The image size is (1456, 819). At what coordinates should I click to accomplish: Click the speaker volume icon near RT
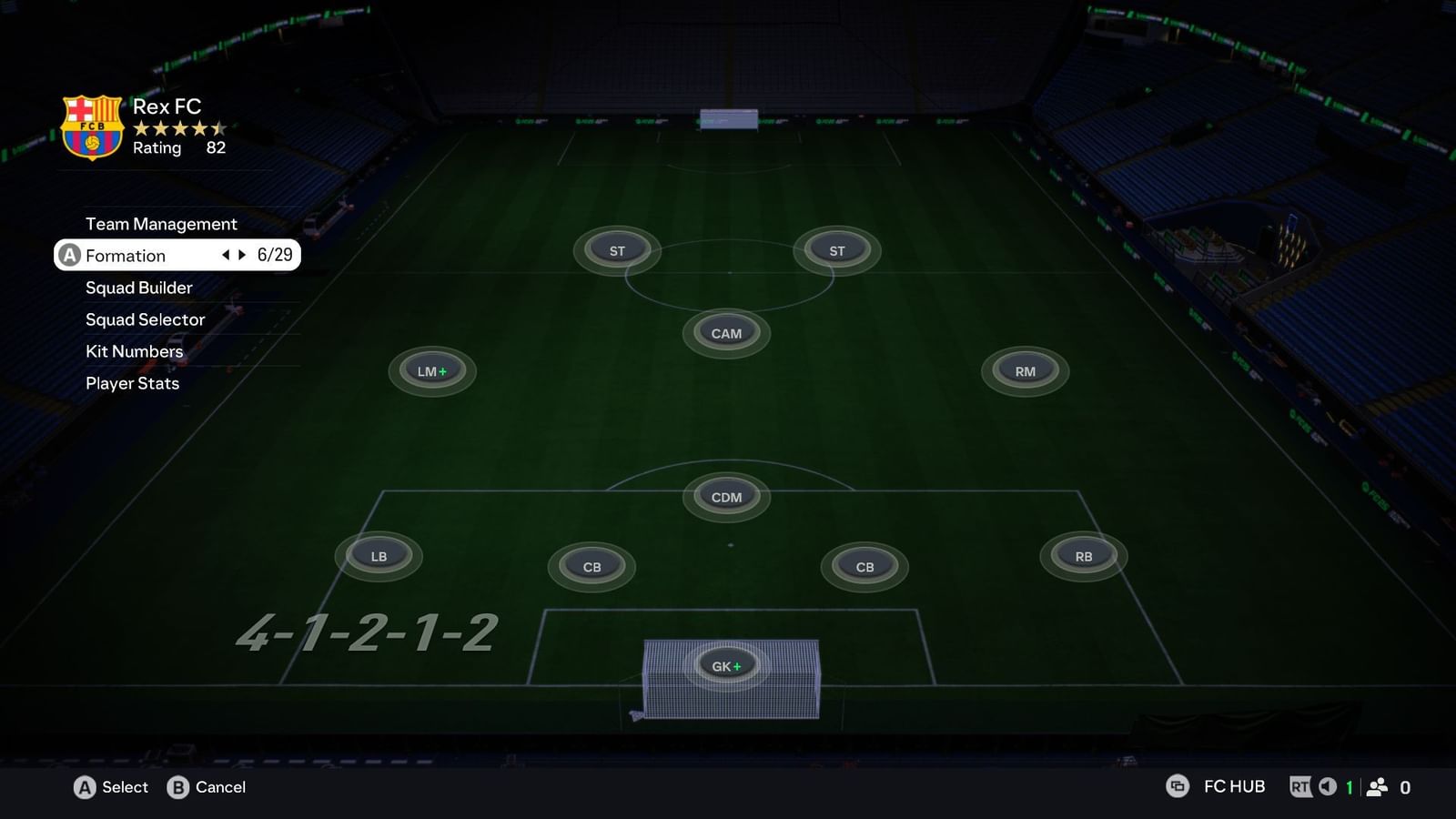[1327, 786]
